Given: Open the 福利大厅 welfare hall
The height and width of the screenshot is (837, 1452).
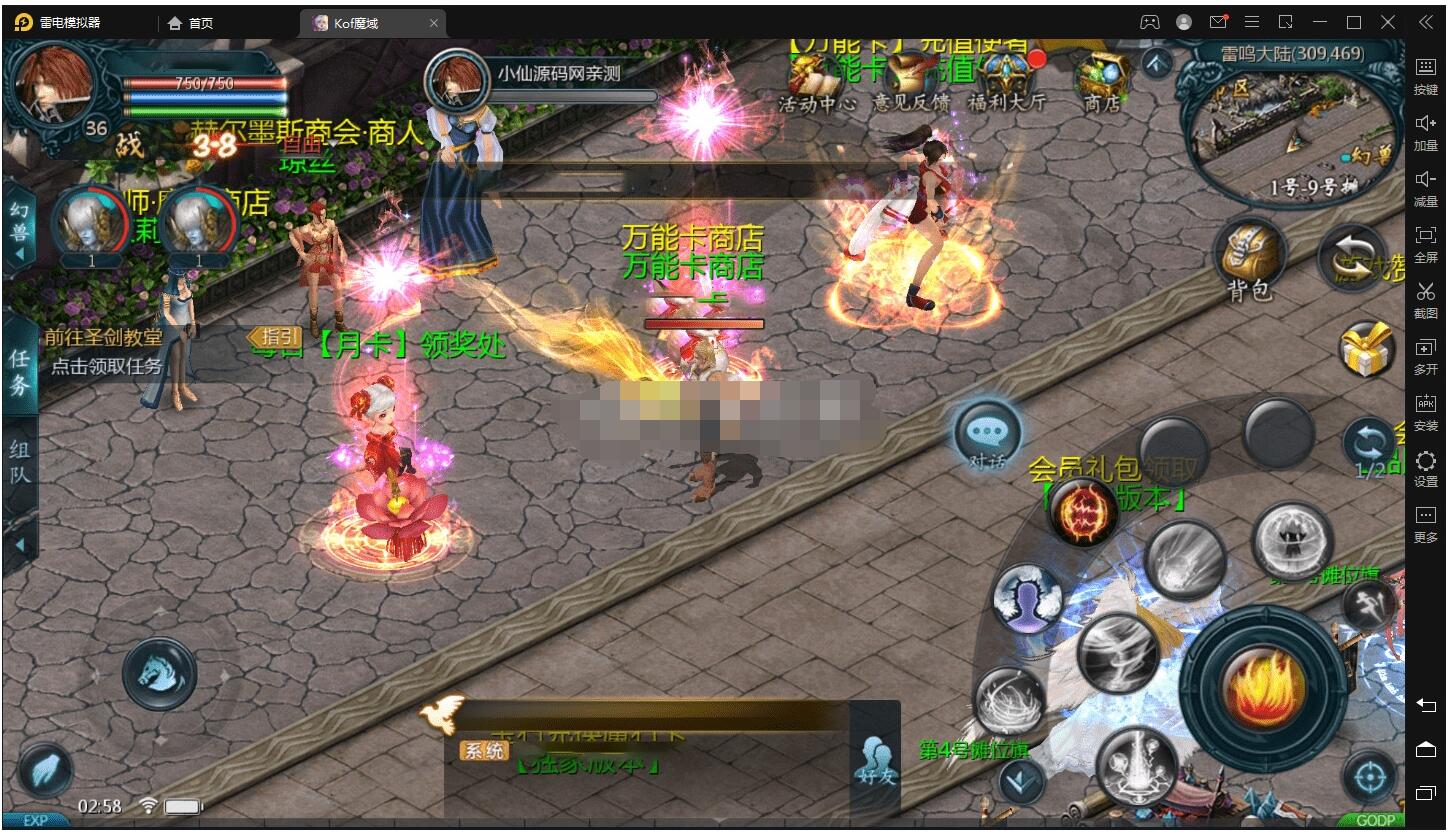Looking at the screenshot, I should [x=1006, y=80].
